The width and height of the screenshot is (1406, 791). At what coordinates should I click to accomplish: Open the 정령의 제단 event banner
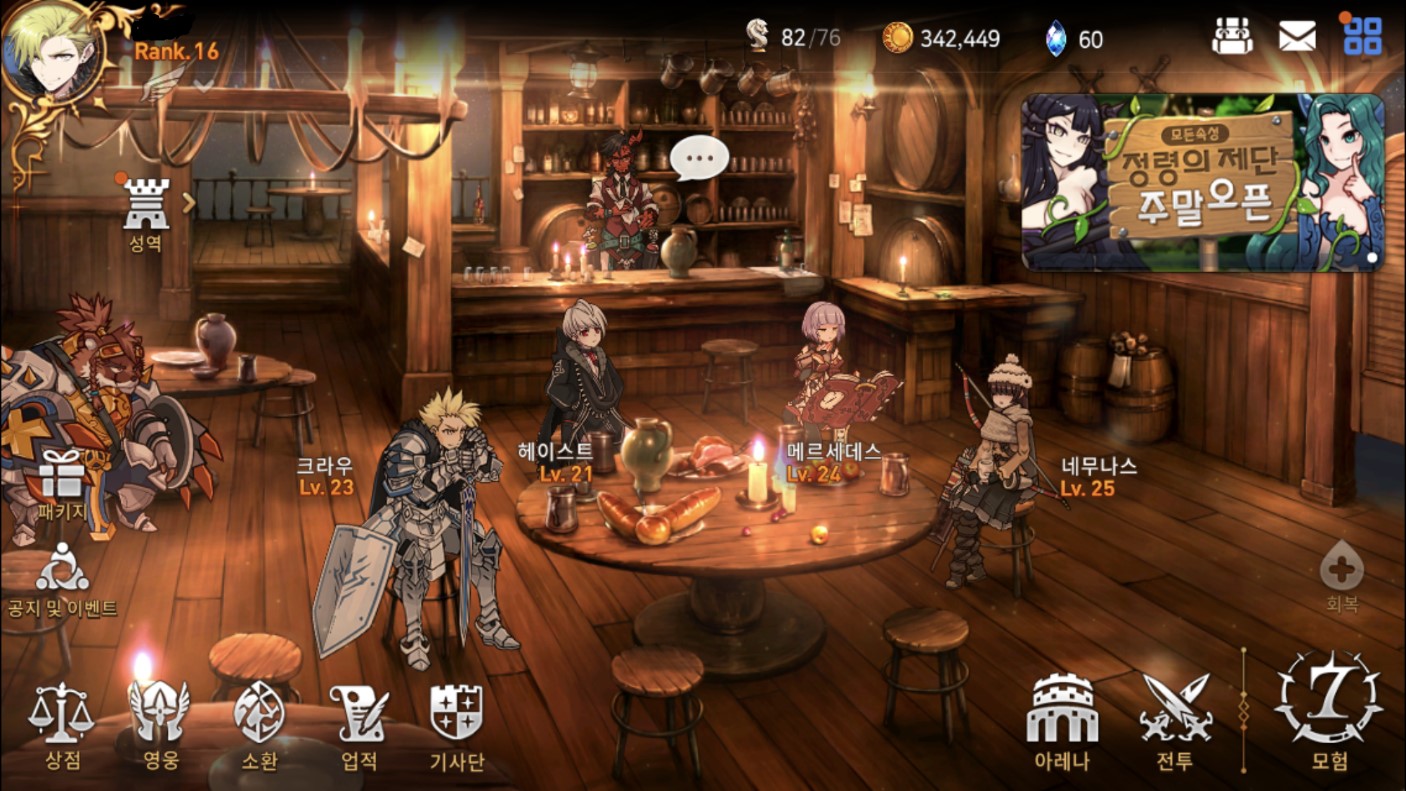(1202, 182)
